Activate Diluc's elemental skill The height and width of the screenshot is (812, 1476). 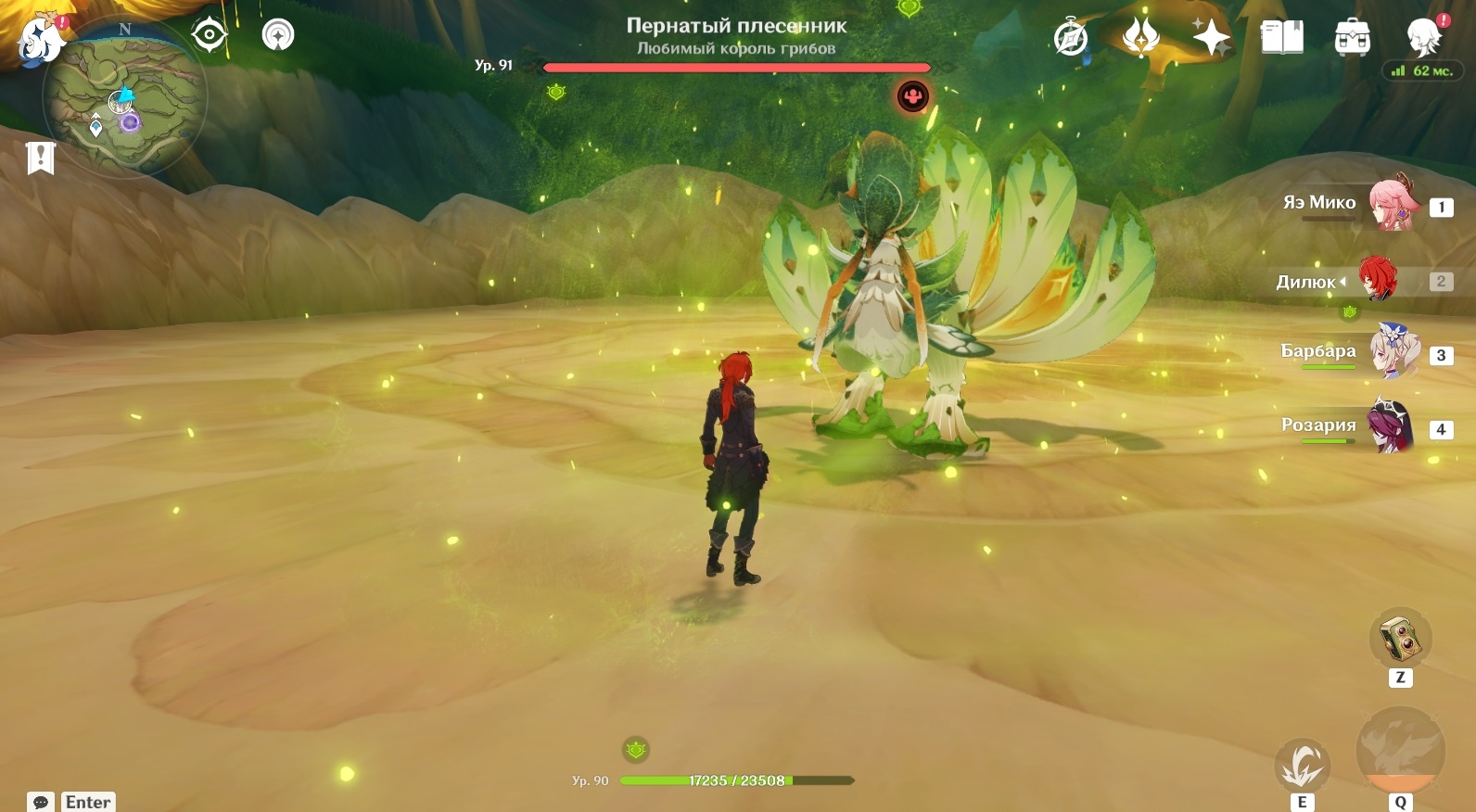click(x=1303, y=766)
